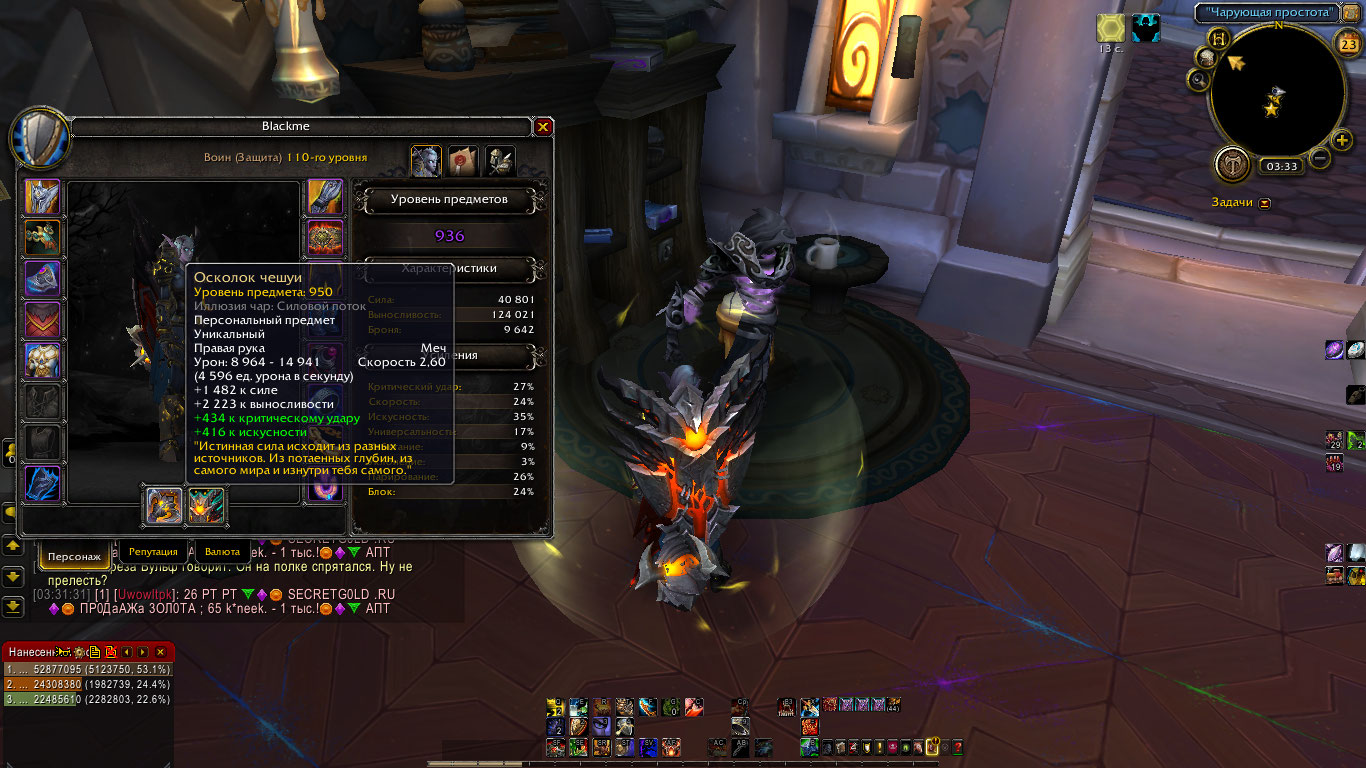Open the Валюта tab
1366x768 pixels.
coord(222,551)
